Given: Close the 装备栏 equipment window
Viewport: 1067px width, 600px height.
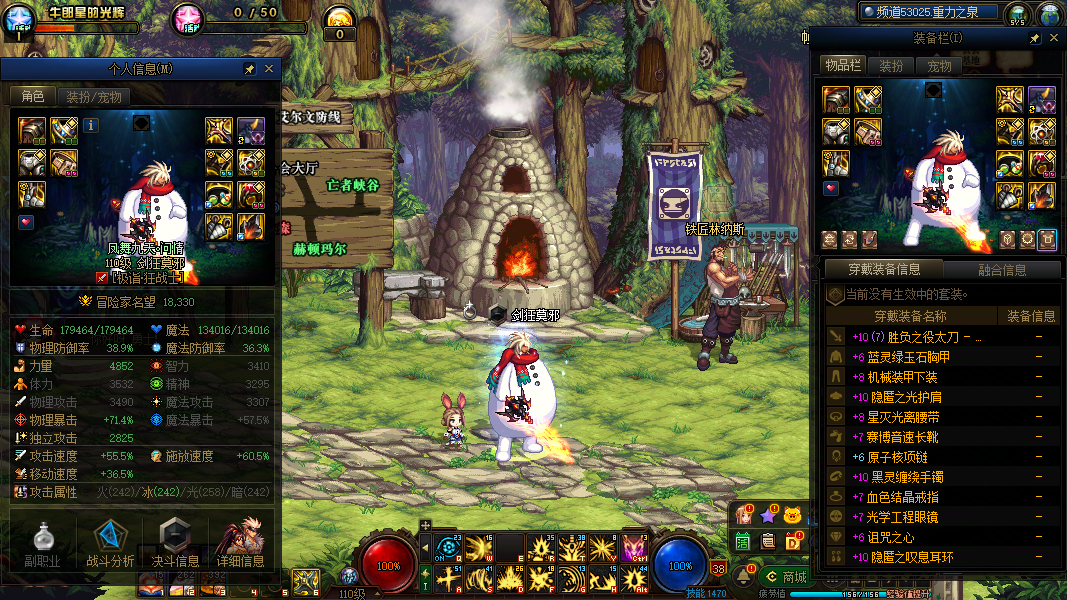Looking at the screenshot, I should (x=1053, y=38).
